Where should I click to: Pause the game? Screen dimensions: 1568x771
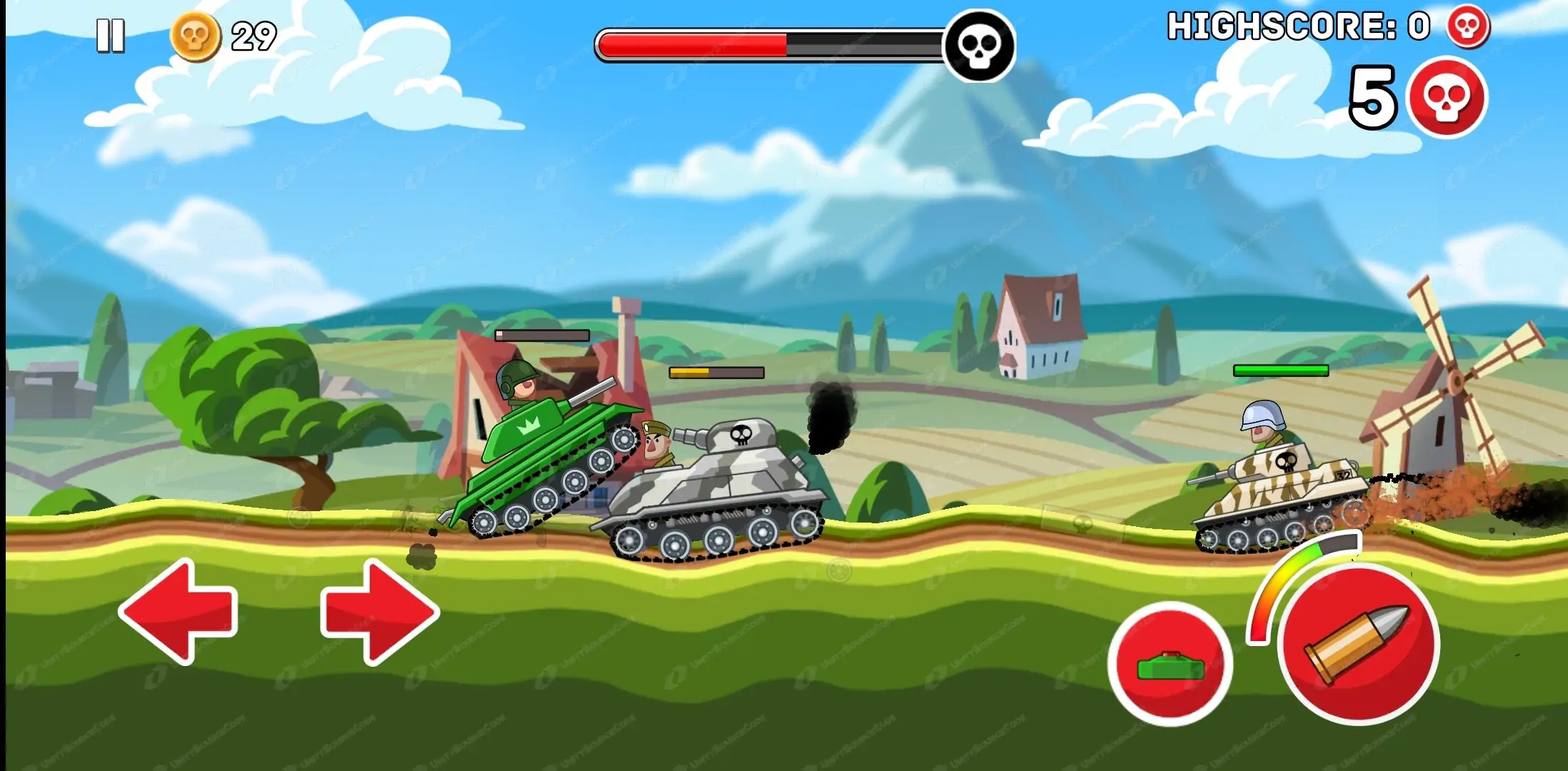[x=111, y=36]
